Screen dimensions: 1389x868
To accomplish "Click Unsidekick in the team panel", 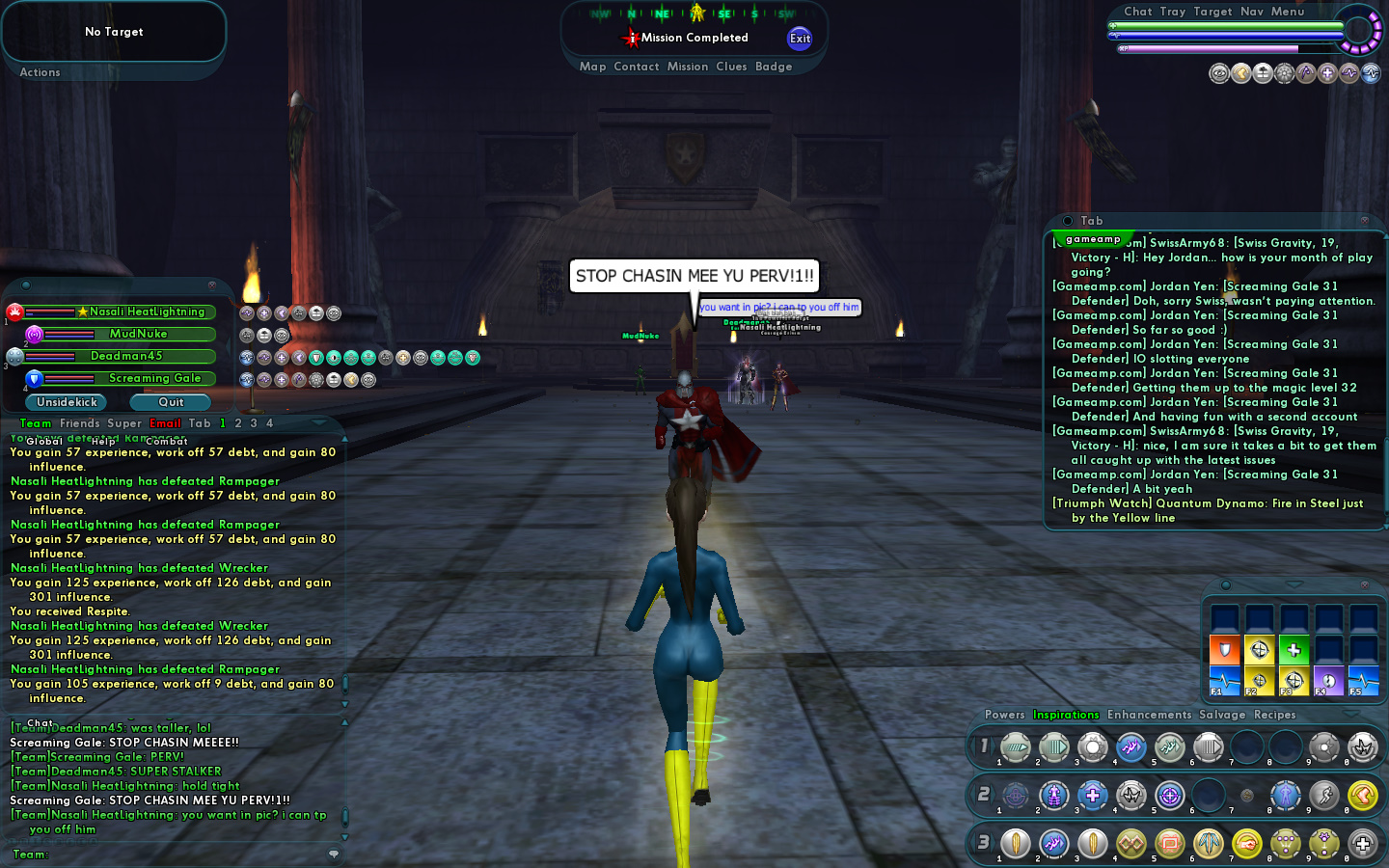I will tap(68, 402).
